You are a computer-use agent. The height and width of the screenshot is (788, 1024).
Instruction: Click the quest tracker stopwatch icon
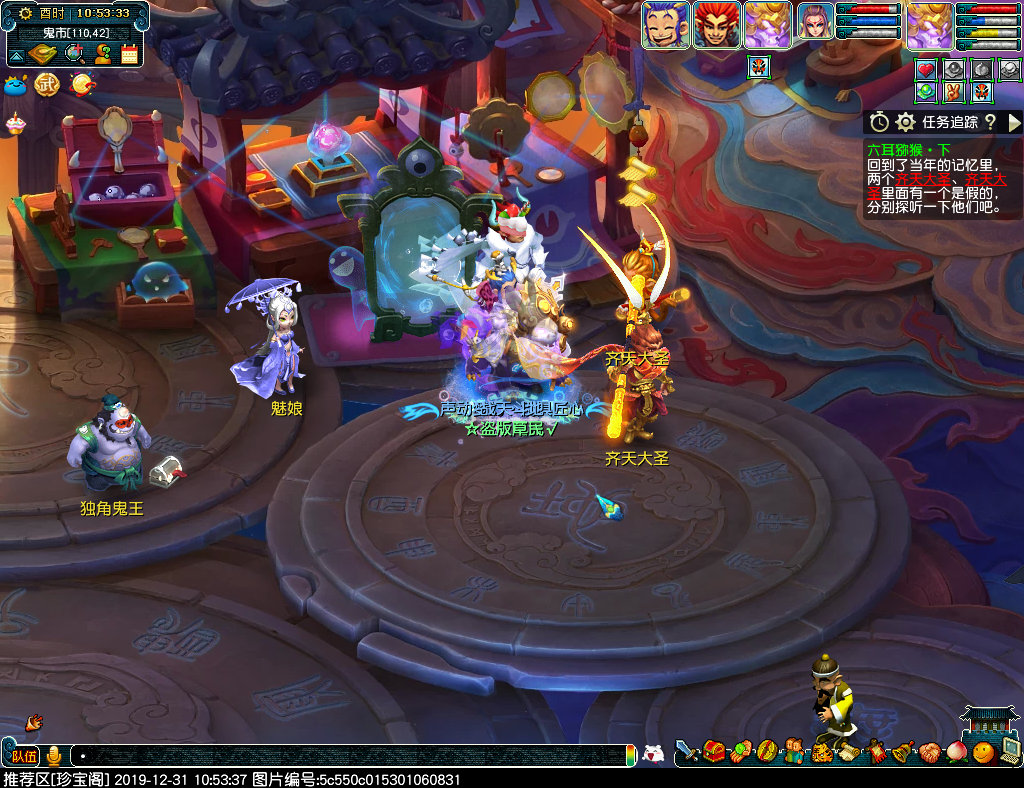(879, 122)
